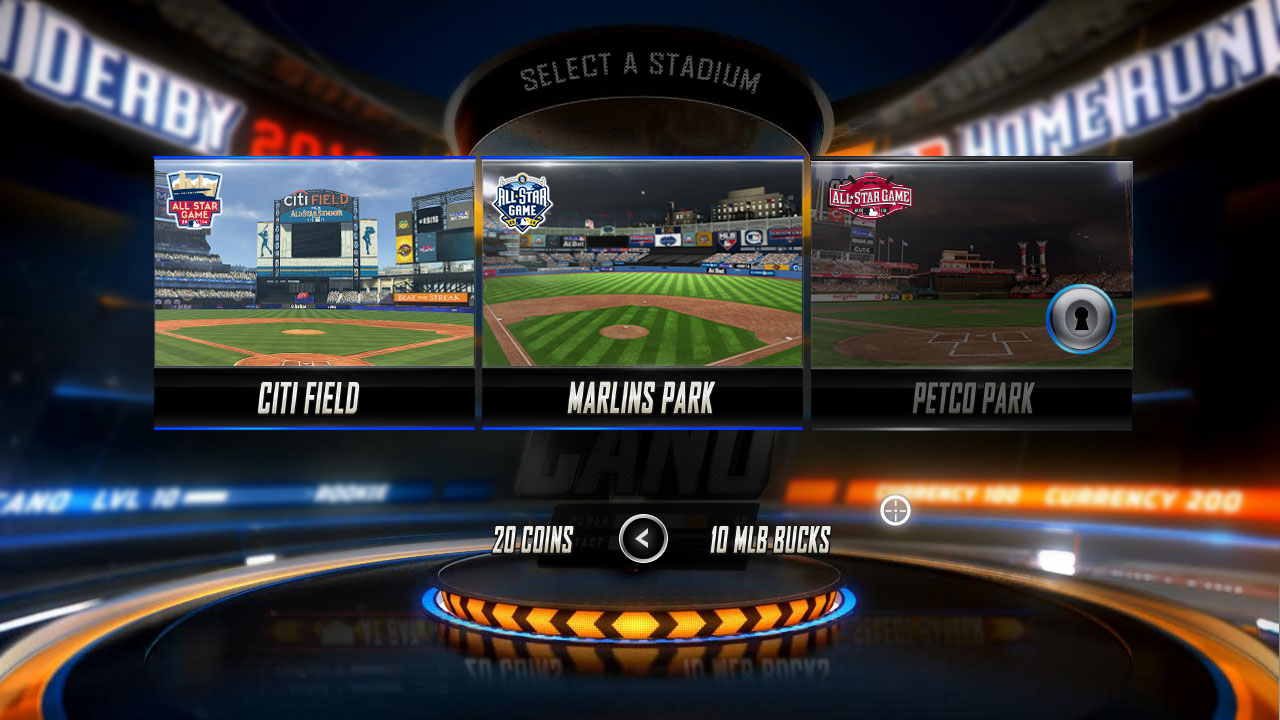Choose the Marlins Park stadium
The width and height of the screenshot is (1280, 720).
pyautogui.click(x=642, y=292)
